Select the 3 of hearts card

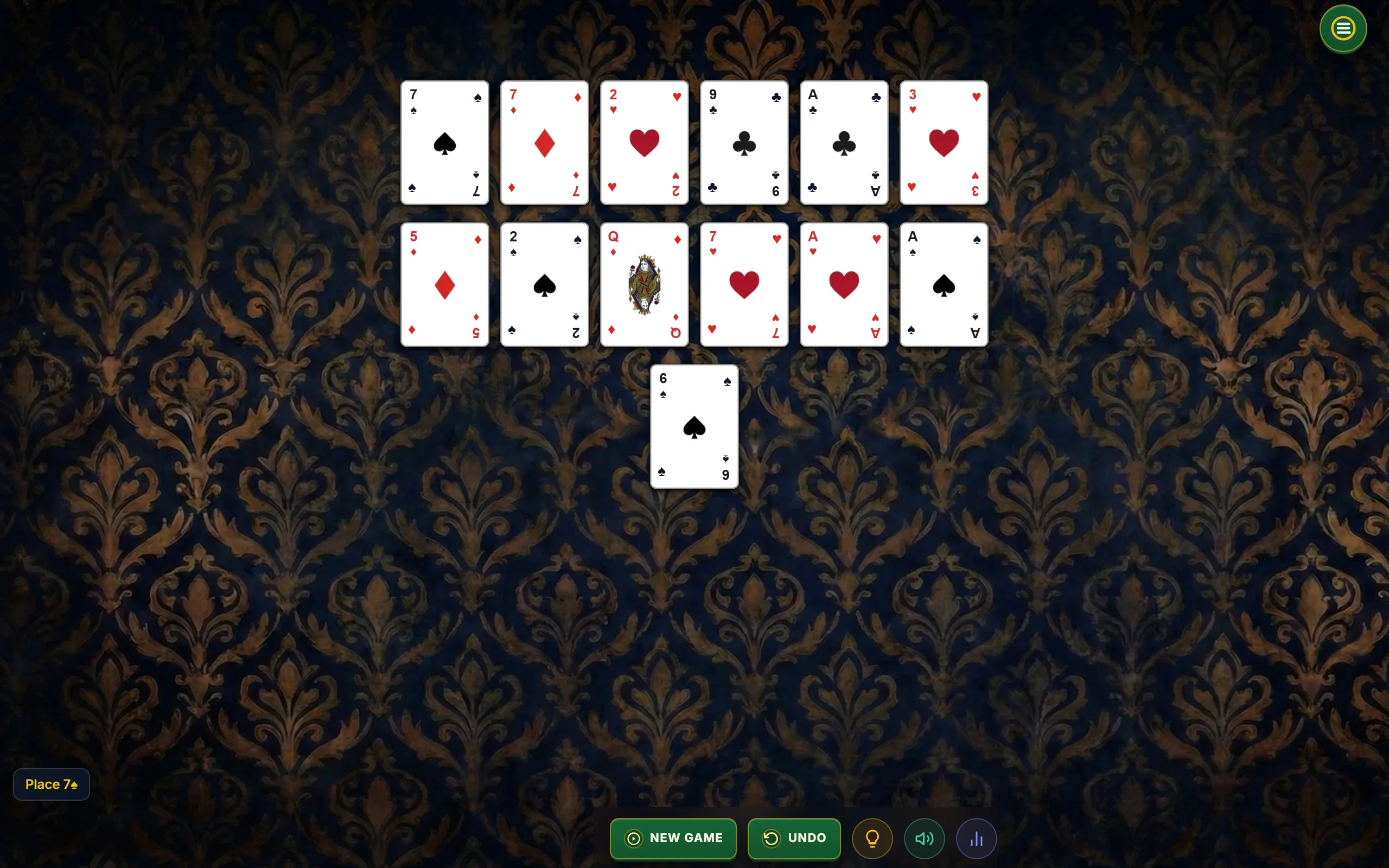point(943,142)
